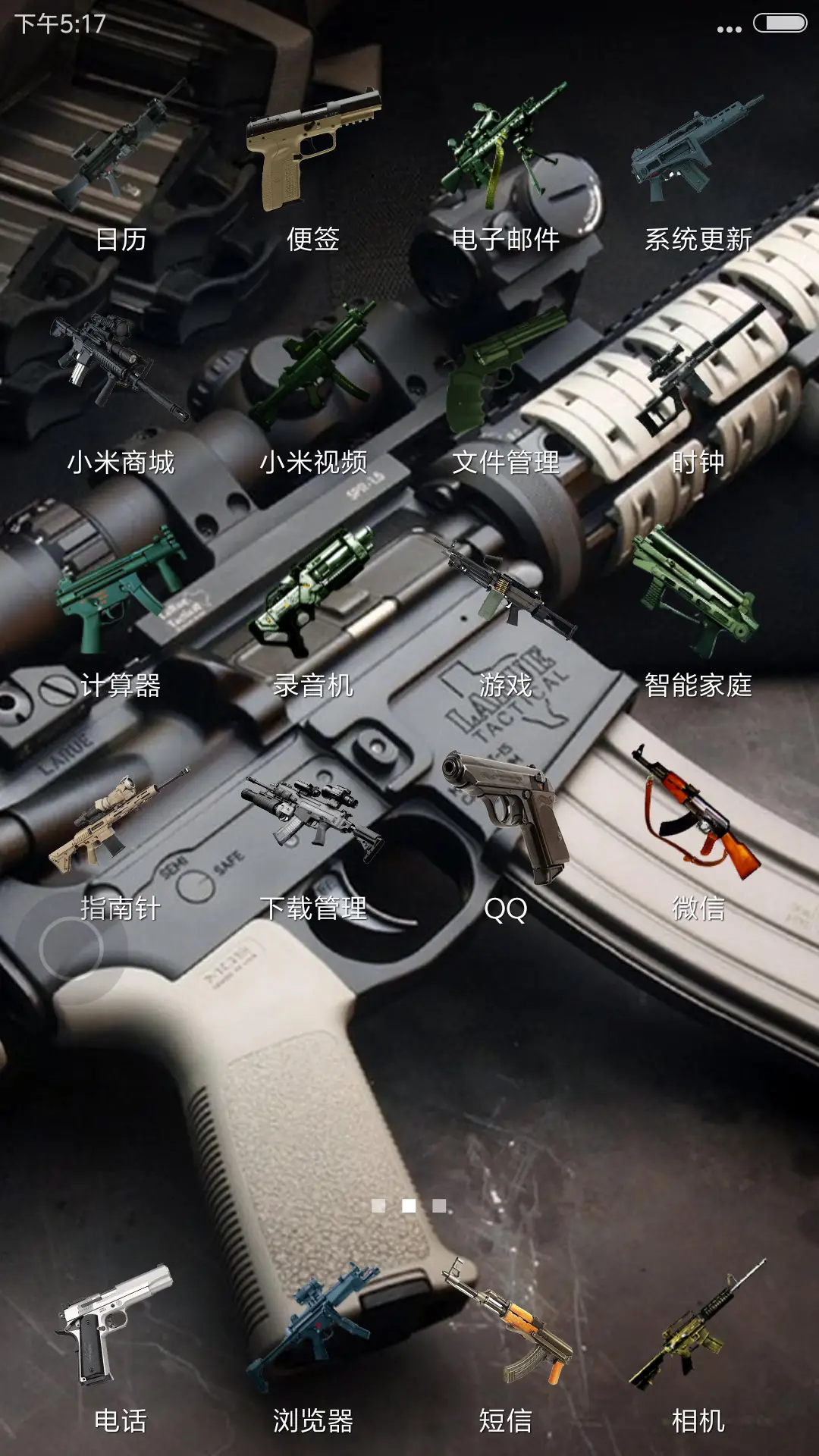Tap the 系统更新 system update icon

(698, 152)
